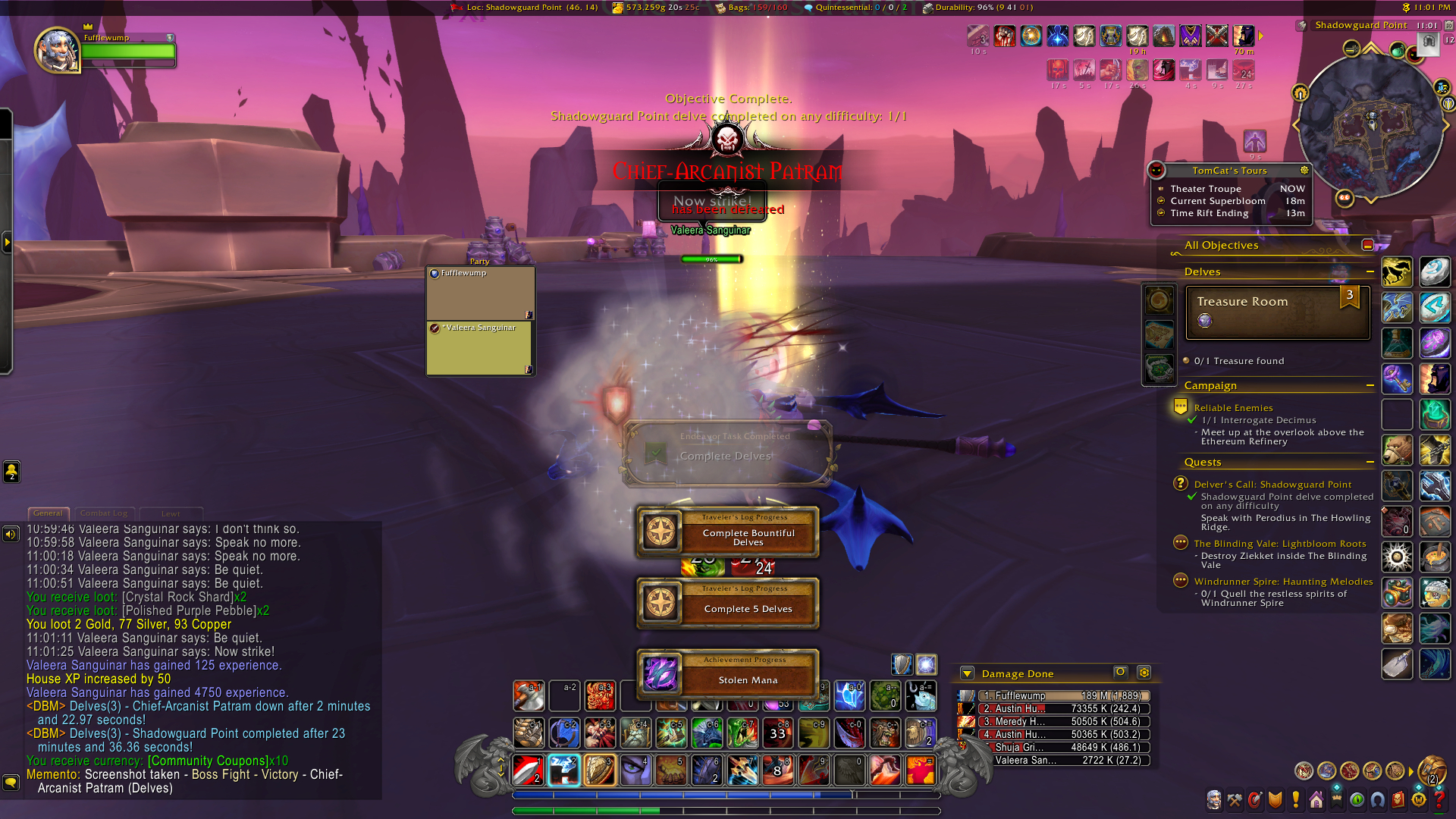Click the minimap
The width and height of the screenshot is (1456, 819).
pyautogui.click(x=1371, y=125)
